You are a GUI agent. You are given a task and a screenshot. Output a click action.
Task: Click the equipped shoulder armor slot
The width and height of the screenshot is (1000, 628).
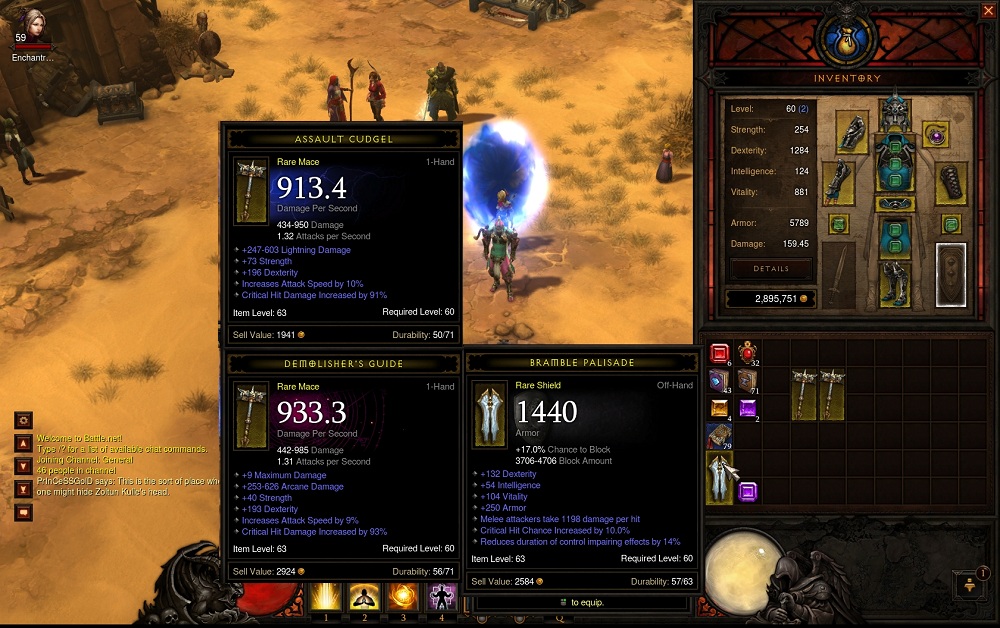(852, 133)
